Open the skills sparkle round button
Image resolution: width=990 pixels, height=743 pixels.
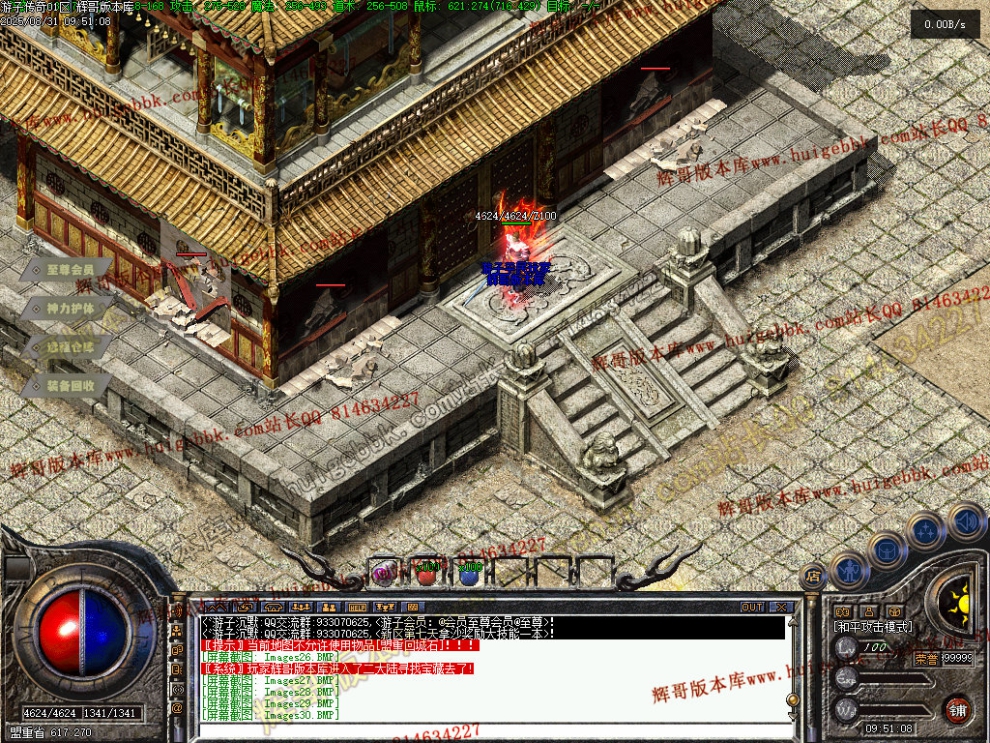[926, 530]
